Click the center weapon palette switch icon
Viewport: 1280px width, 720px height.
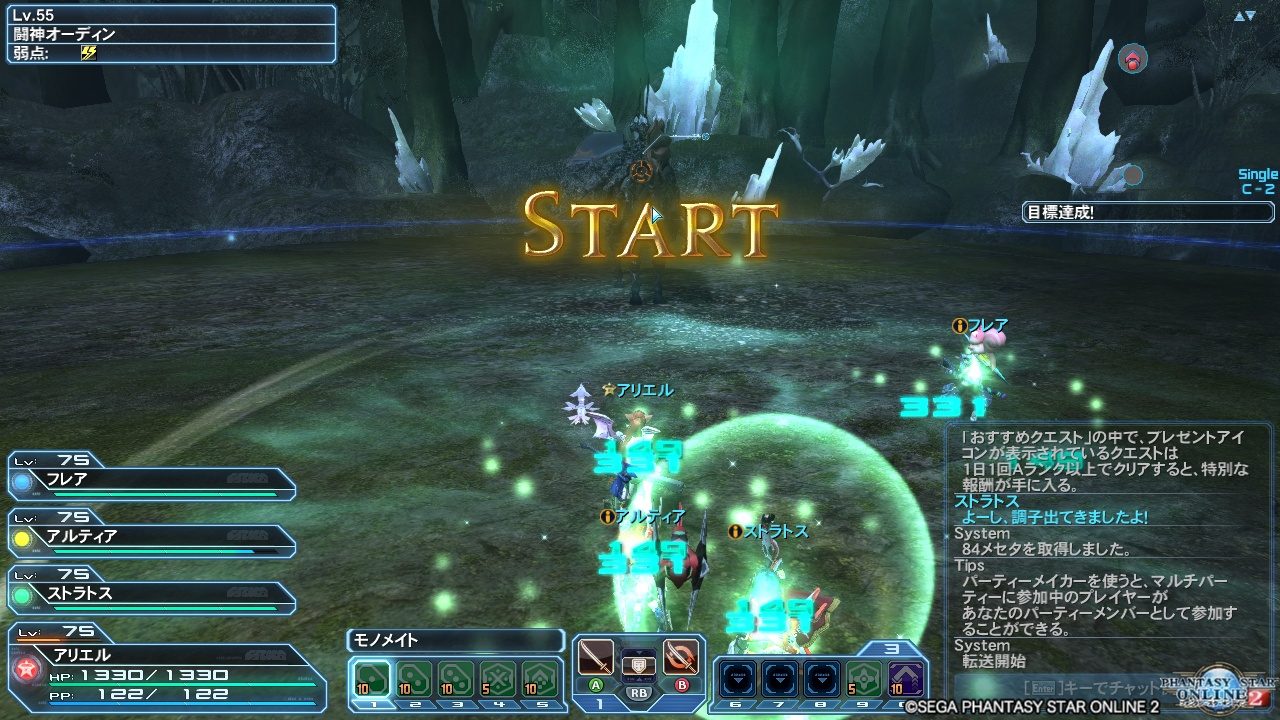point(638,663)
